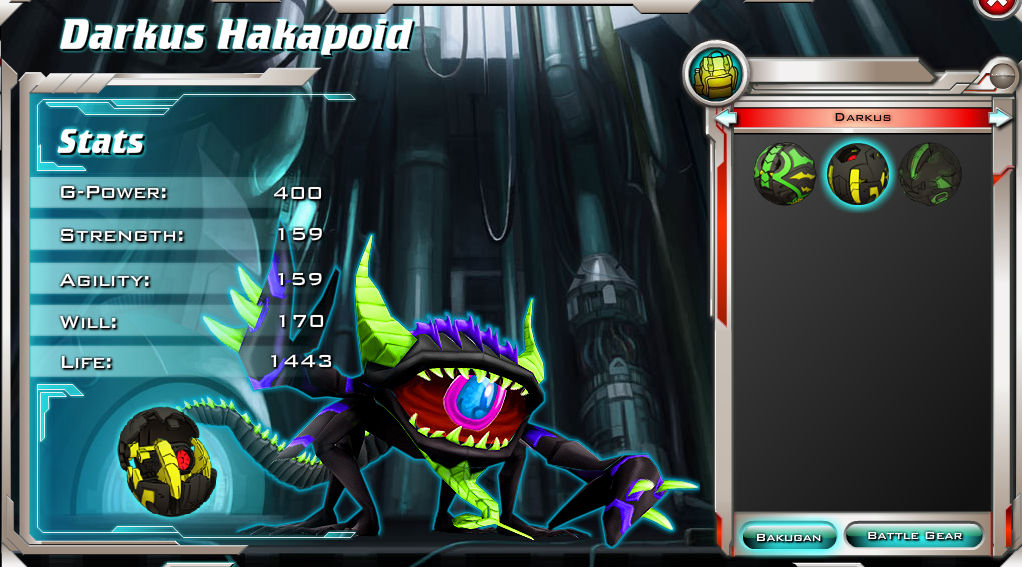Go to next attribute with right arrow
The width and height of the screenshot is (1022, 567).
click(x=999, y=118)
